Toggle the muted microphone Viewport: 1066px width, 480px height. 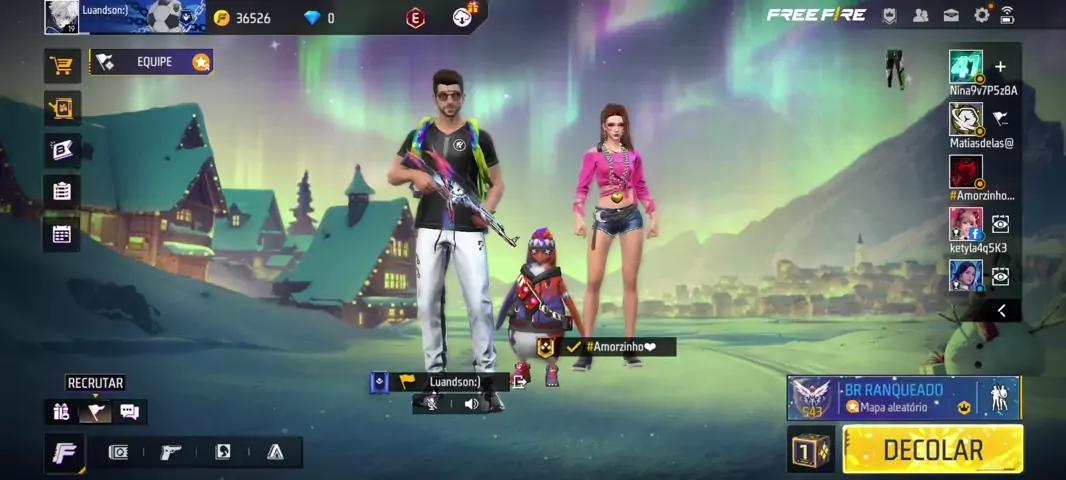tap(430, 404)
